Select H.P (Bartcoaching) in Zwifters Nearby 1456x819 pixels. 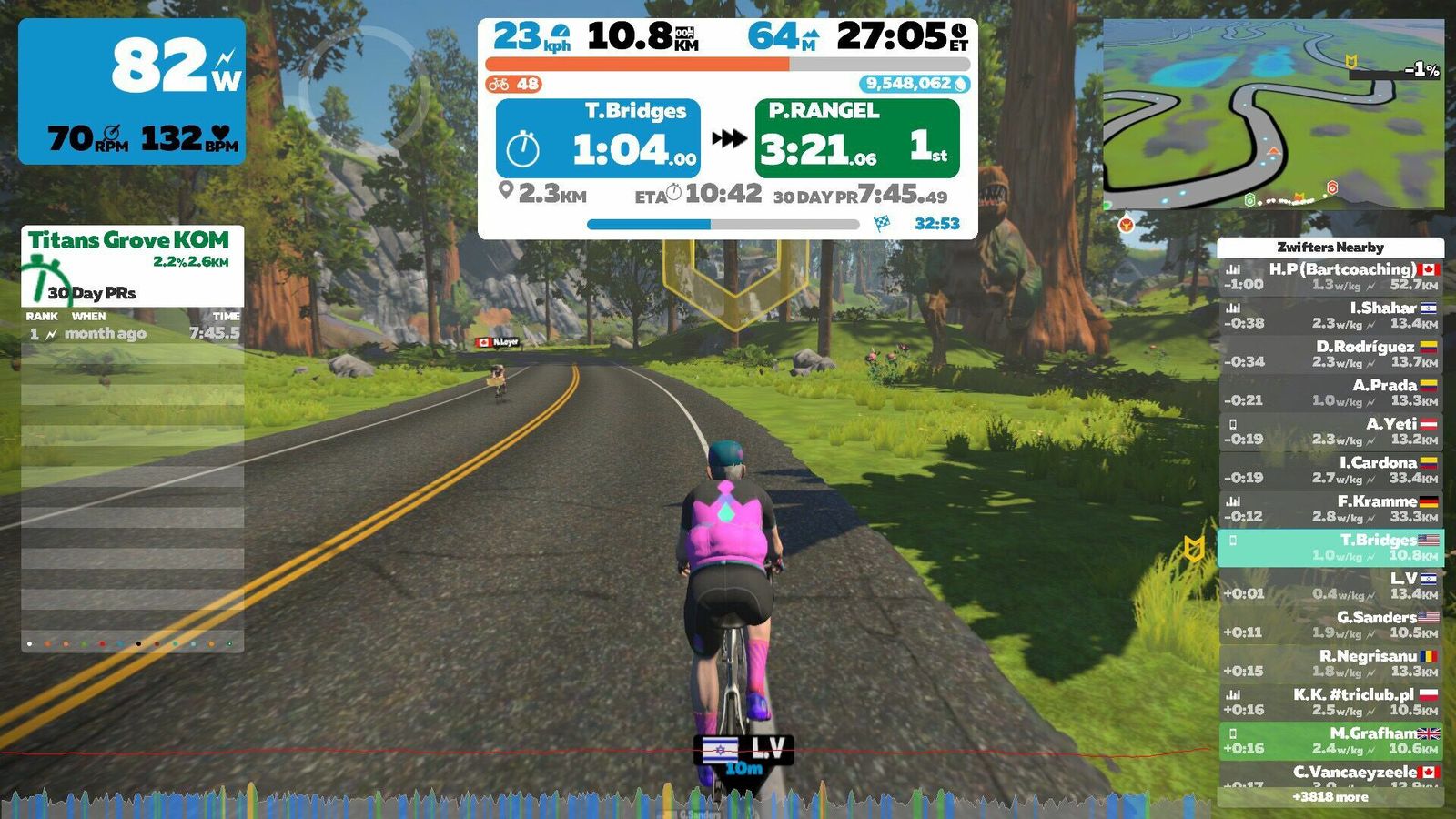pos(1330,277)
